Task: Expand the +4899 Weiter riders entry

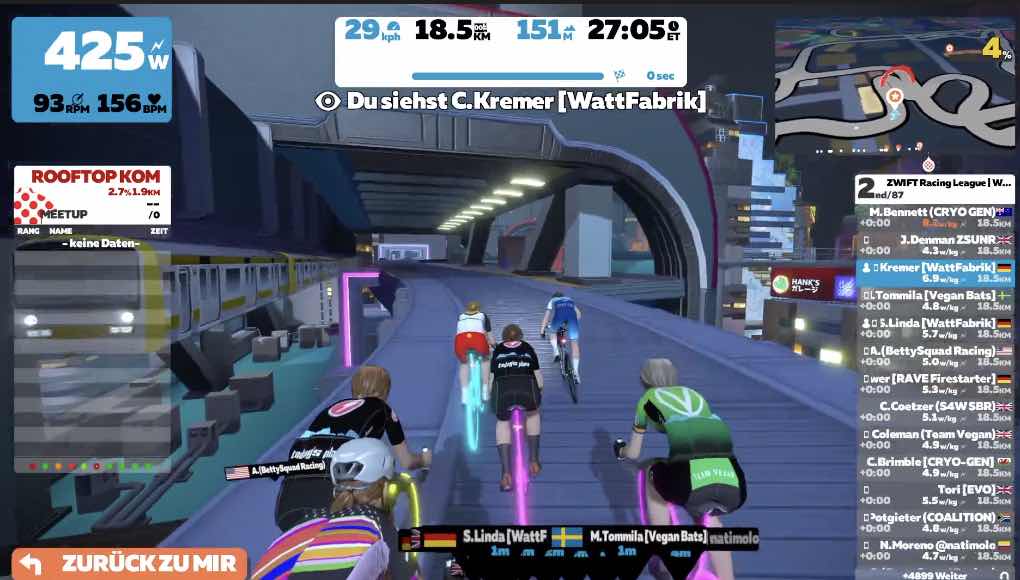Action: (x=936, y=575)
